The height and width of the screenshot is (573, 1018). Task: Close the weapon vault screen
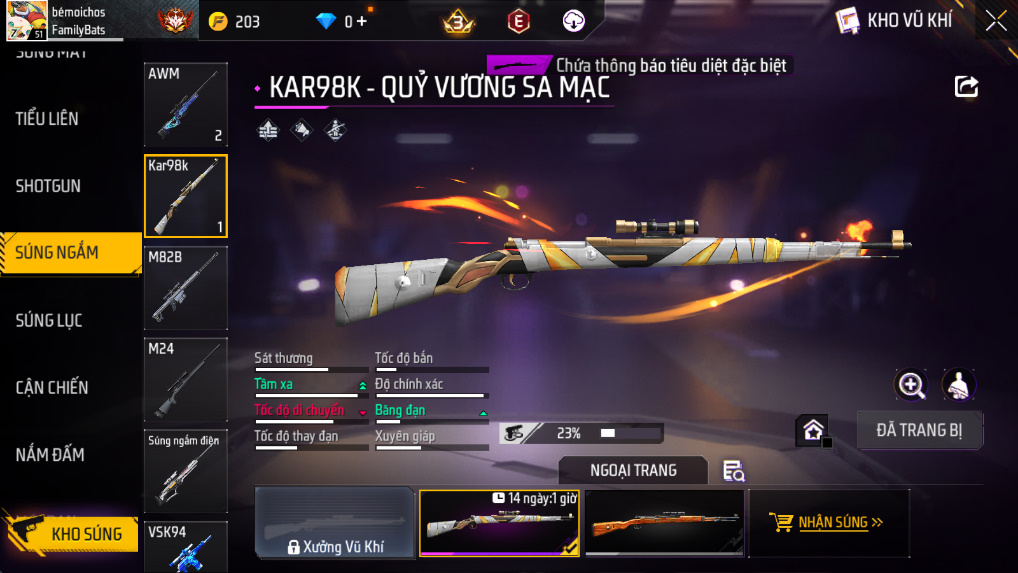995,20
